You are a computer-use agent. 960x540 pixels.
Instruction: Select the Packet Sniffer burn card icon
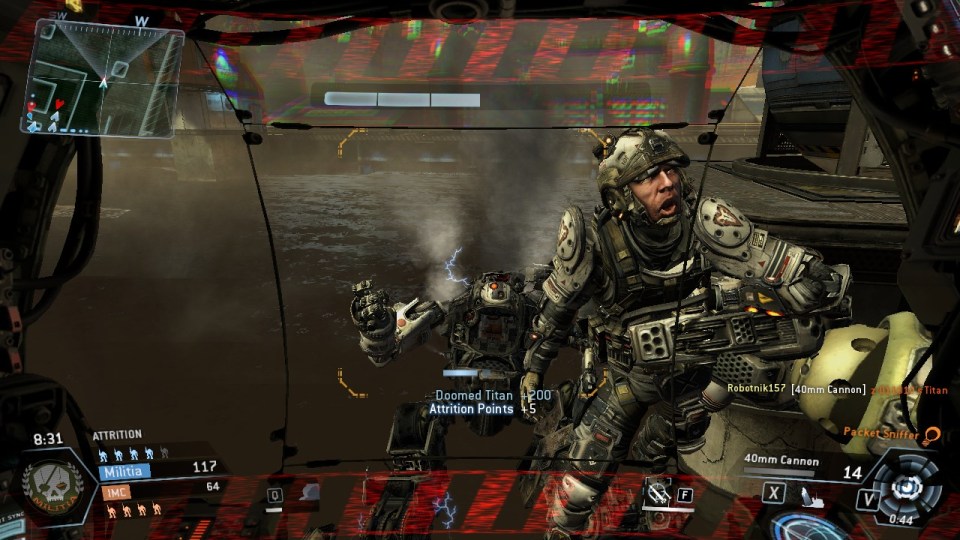pos(932,434)
